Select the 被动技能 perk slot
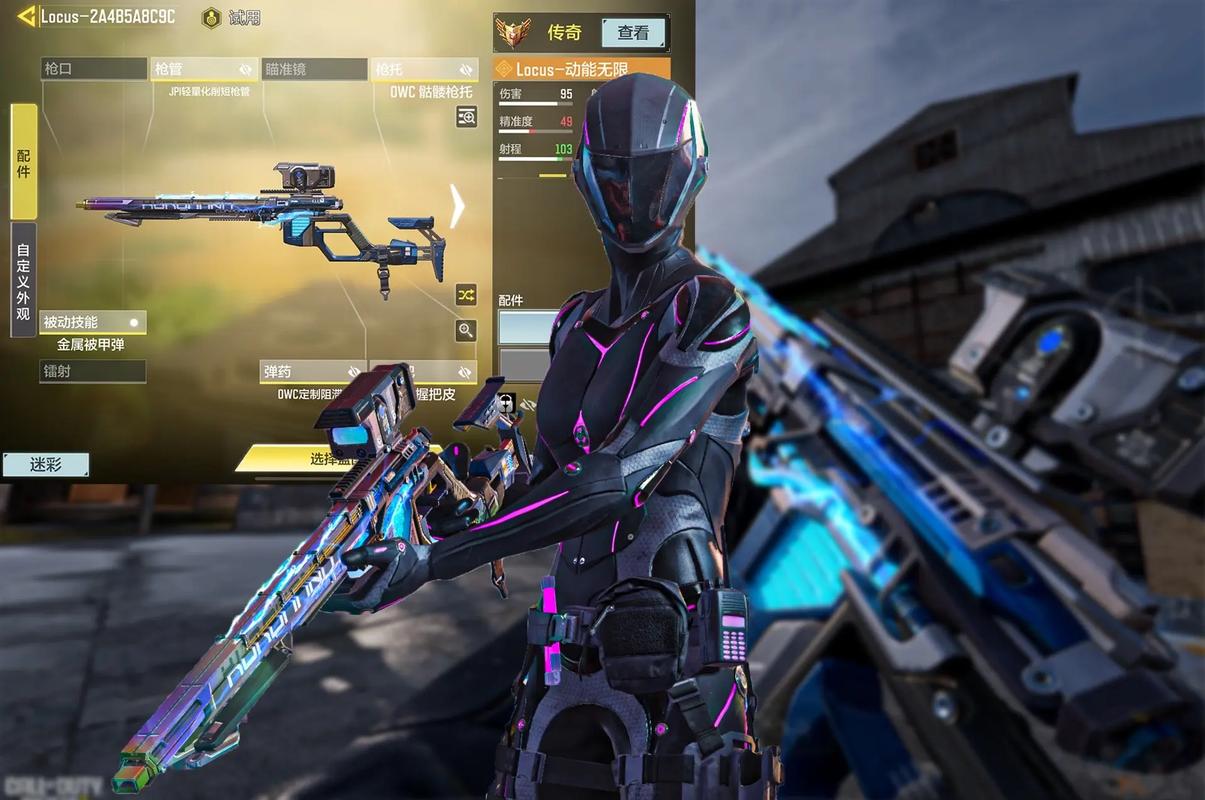 click(93, 322)
